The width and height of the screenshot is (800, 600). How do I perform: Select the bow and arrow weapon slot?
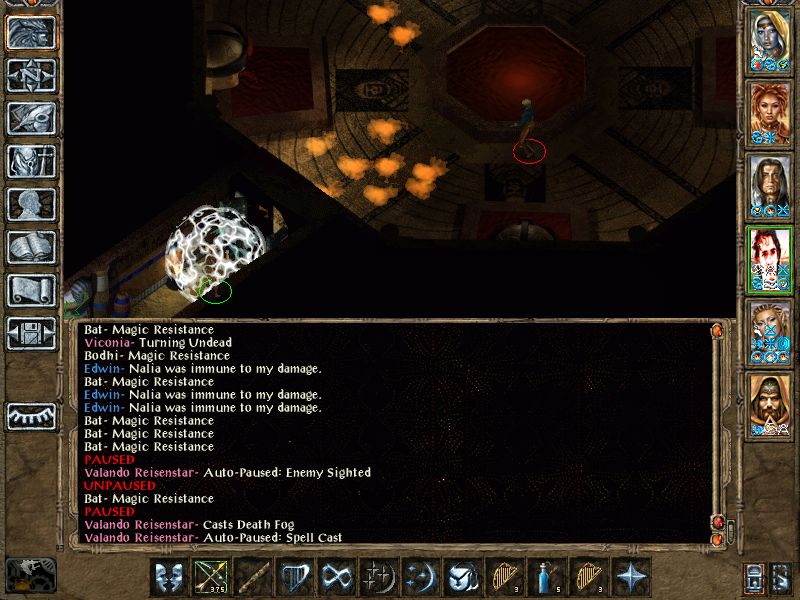(x=210, y=578)
